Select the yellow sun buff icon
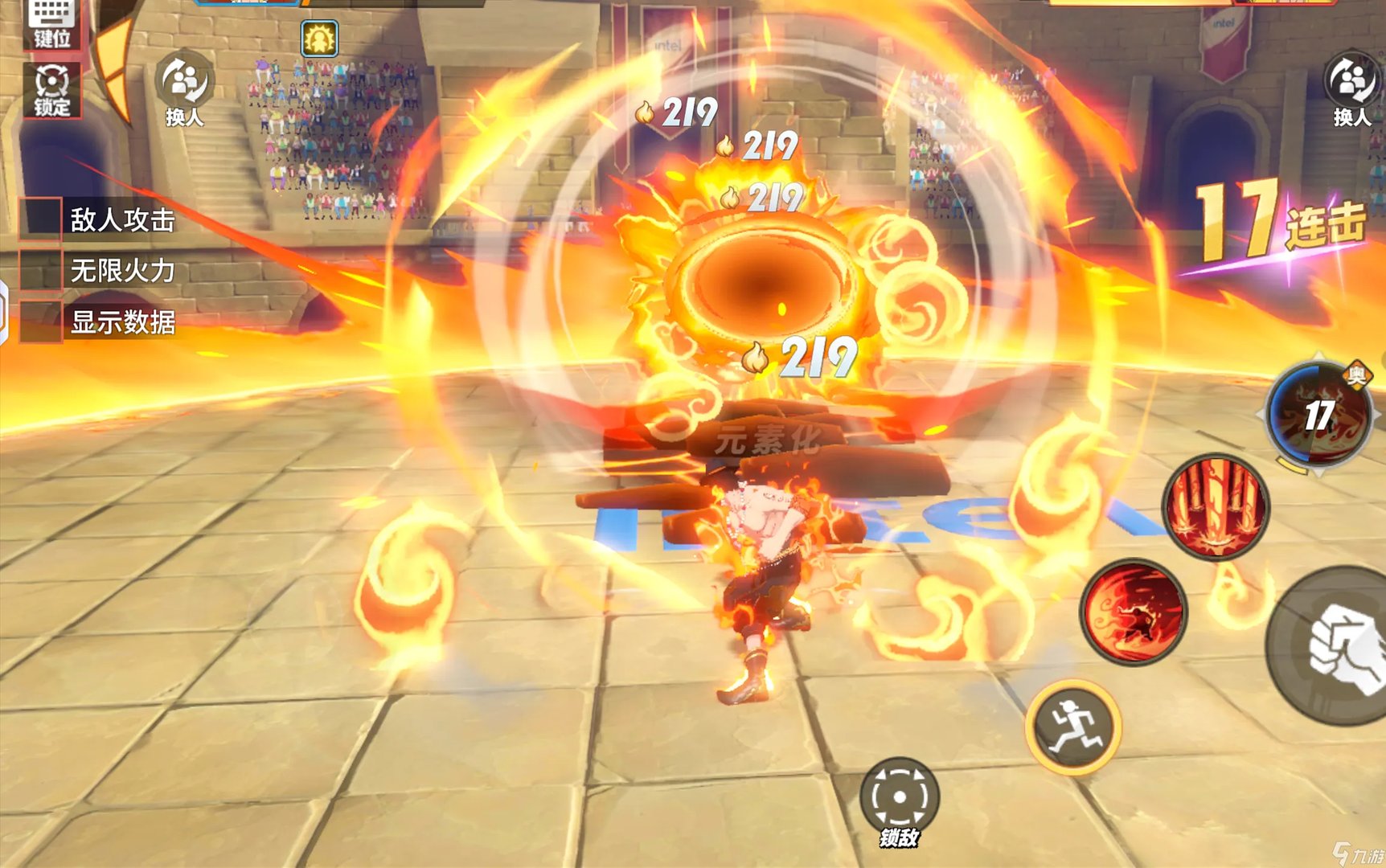The width and height of the screenshot is (1386, 868). click(x=319, y=39)
